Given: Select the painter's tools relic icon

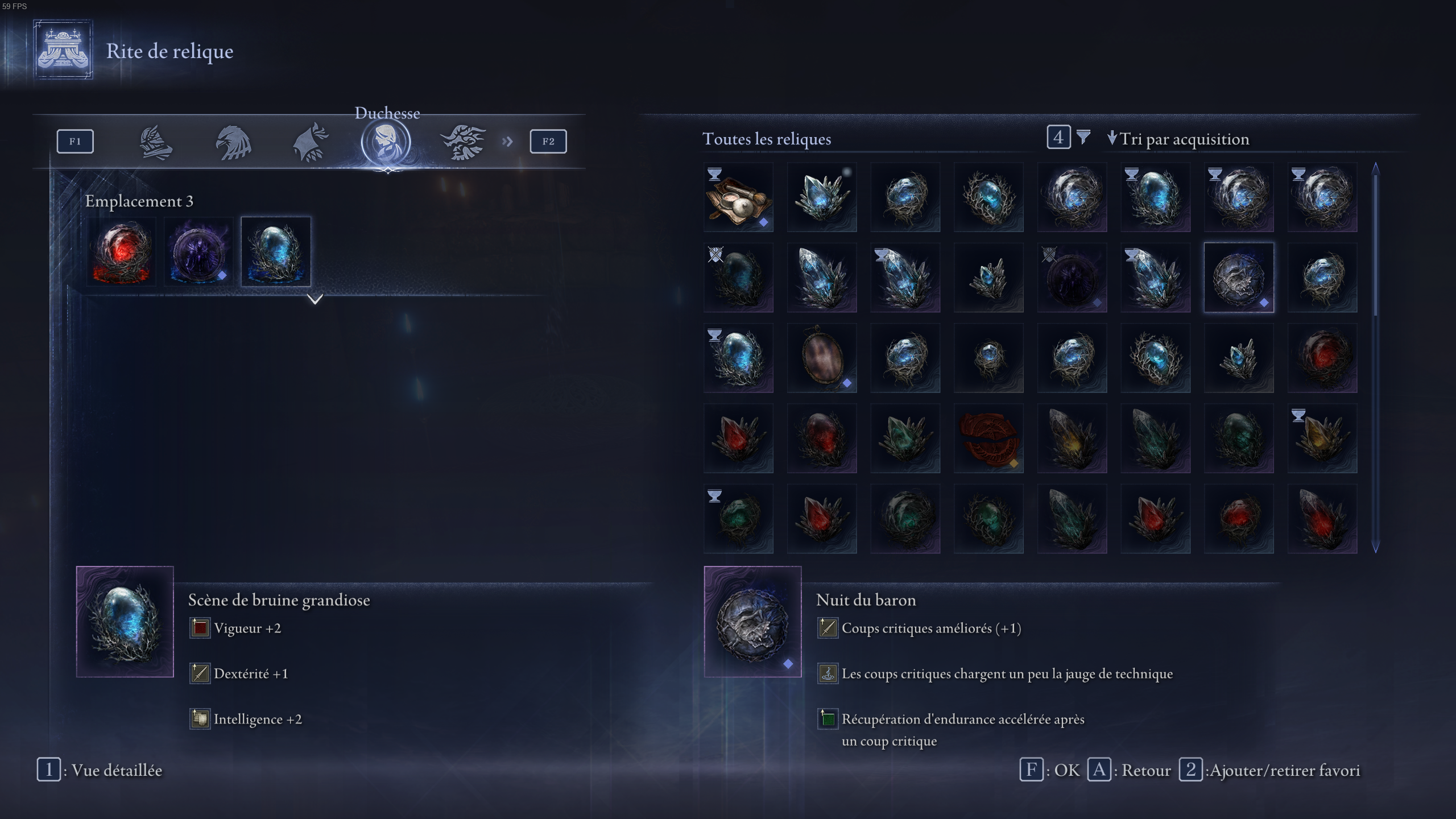Looking at the screenshot, I should pyautogui.click(x=738, y=197).
